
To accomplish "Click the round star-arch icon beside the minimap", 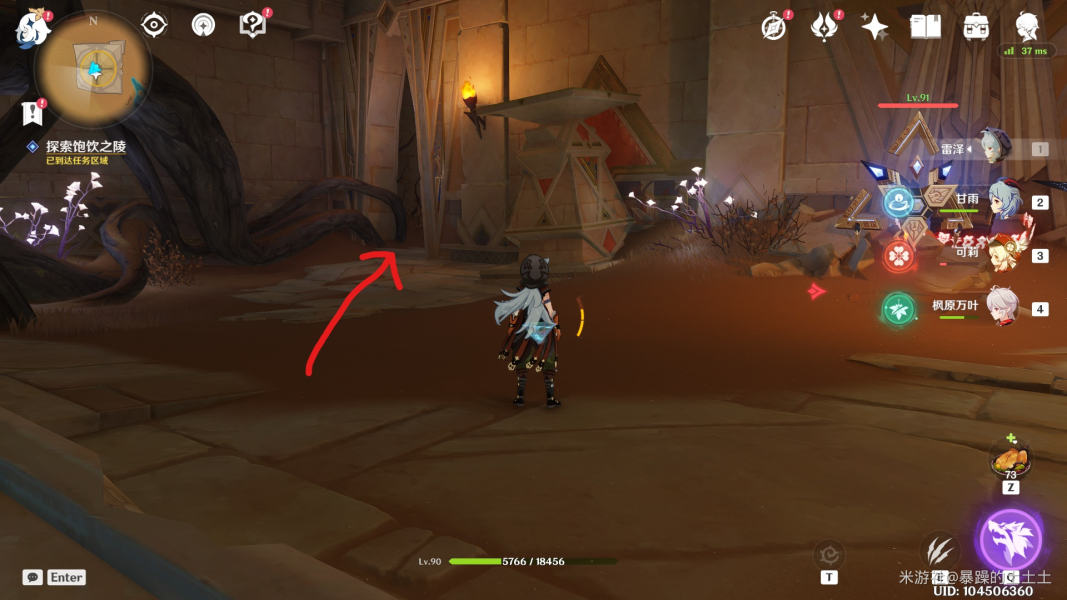I will (203, 25).
